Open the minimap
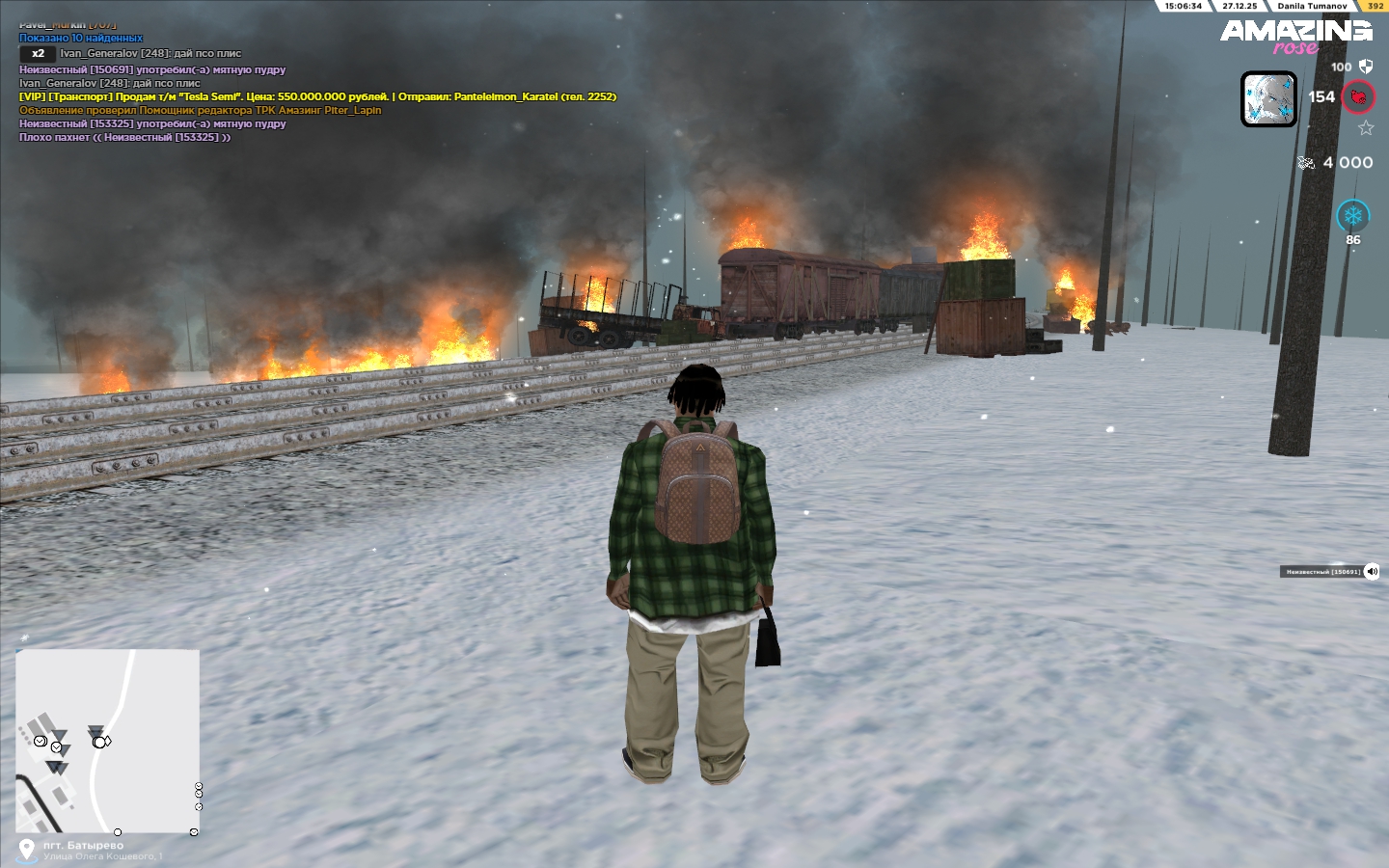Screen dimensions: 1389x868 (107, 740)
